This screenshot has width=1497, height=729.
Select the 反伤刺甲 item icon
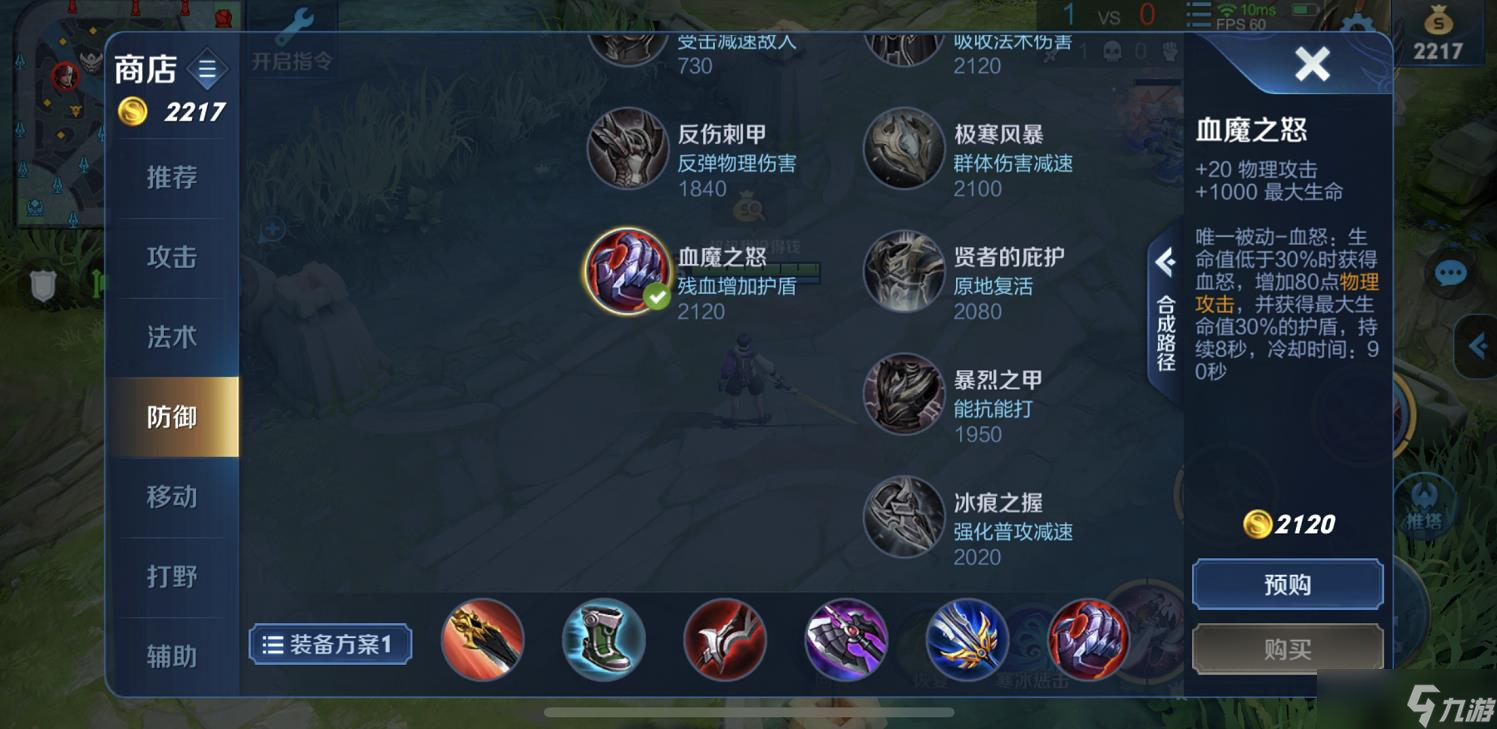(628, 150)
